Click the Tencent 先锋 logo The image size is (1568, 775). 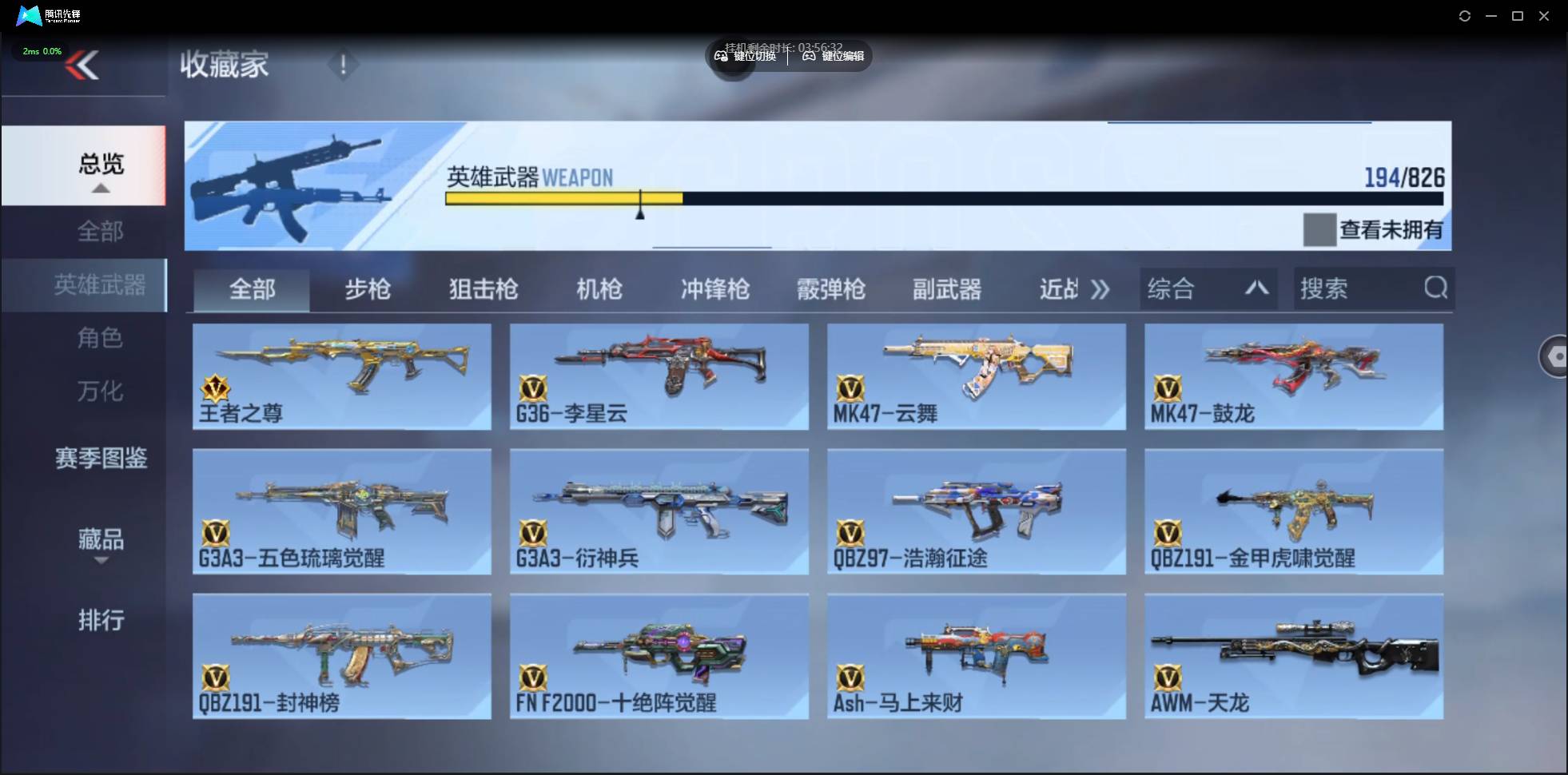pyautogui.click(x=29, y=15)
